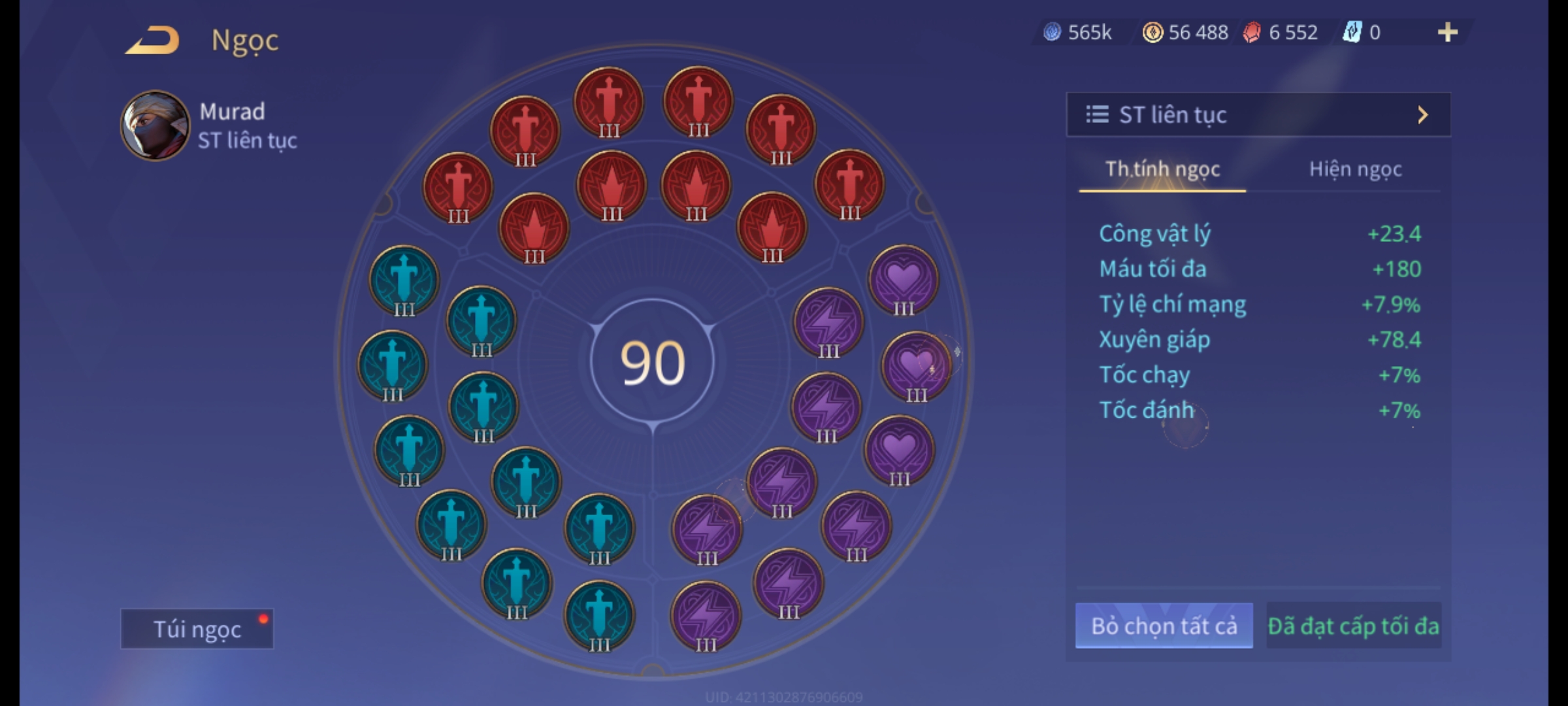The image size is (1568, 706).
Task: Add currency with the plus button
Action: (x=1447, y=32)
